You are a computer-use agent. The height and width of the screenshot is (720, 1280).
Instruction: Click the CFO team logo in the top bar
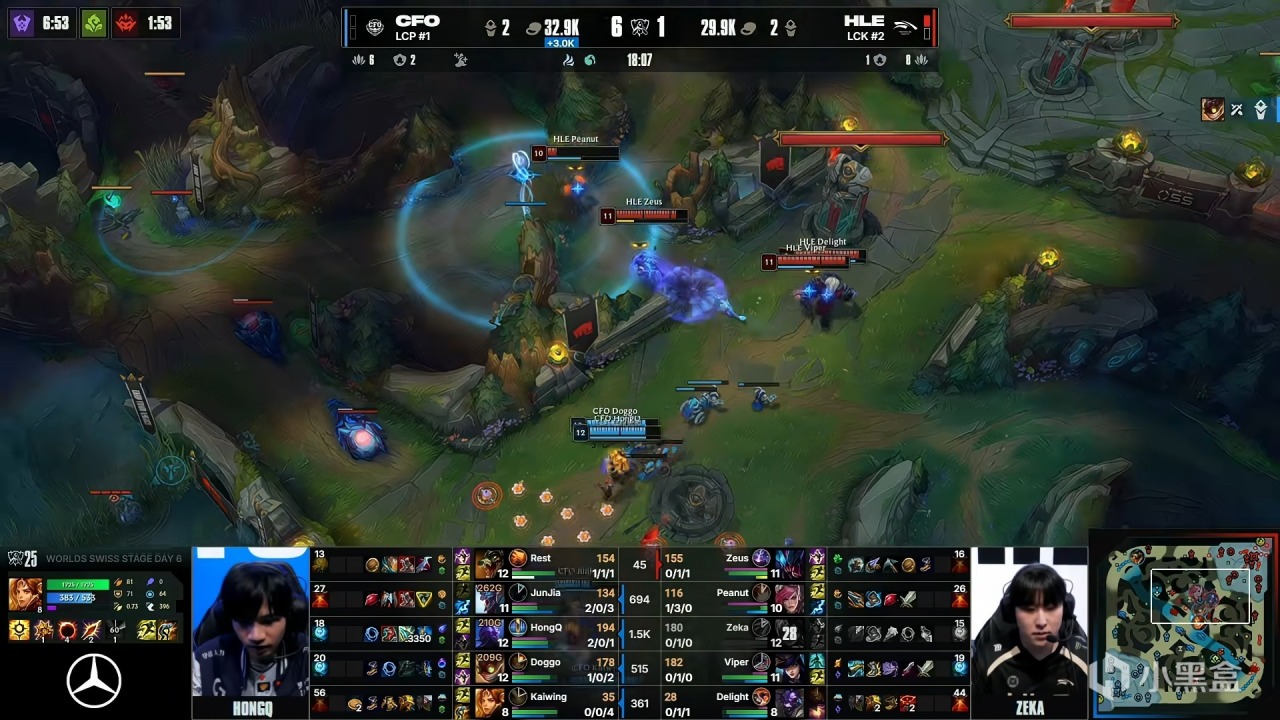tap(375, 28)
